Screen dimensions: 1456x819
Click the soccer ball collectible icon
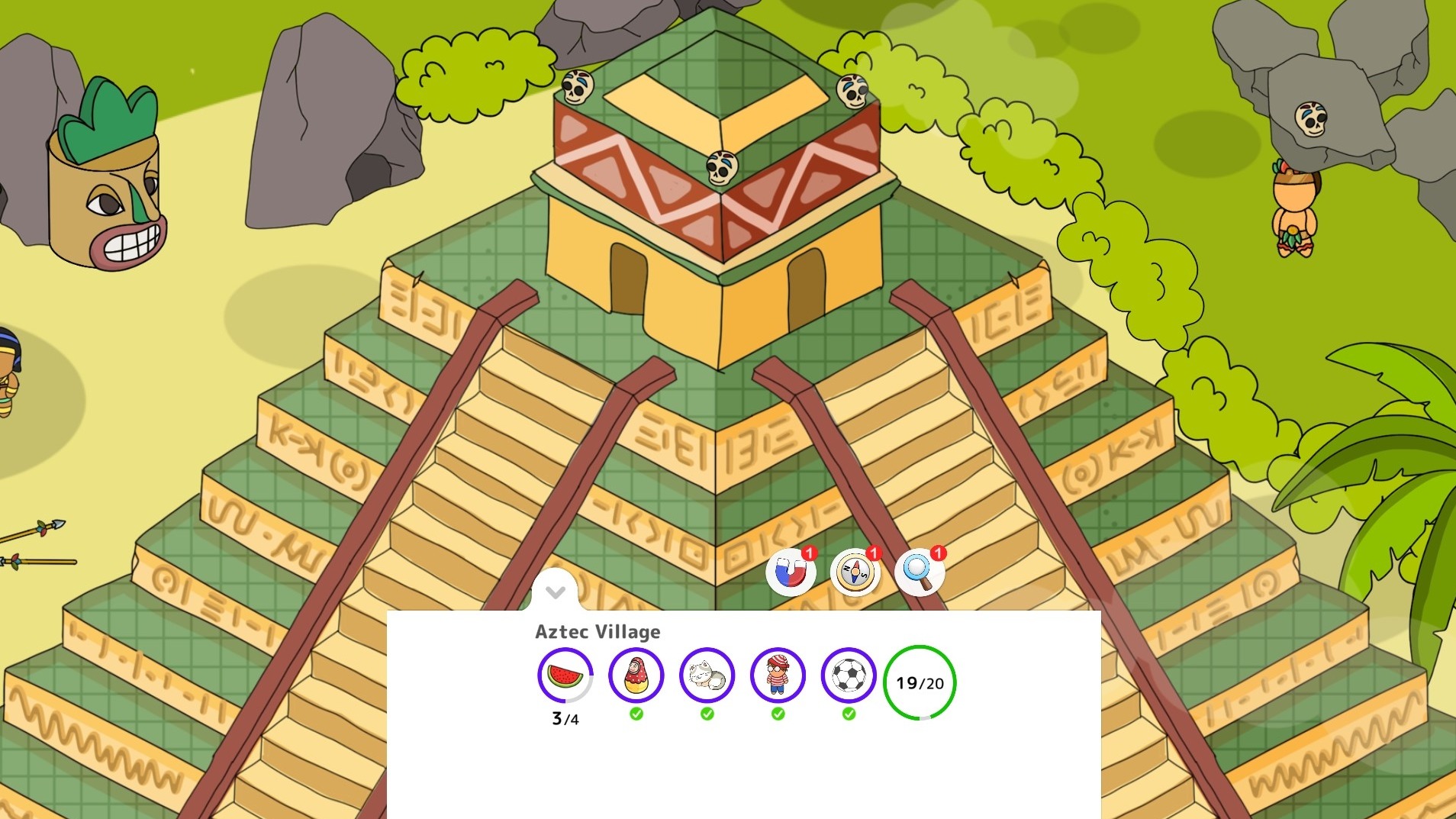click(847, 676)
